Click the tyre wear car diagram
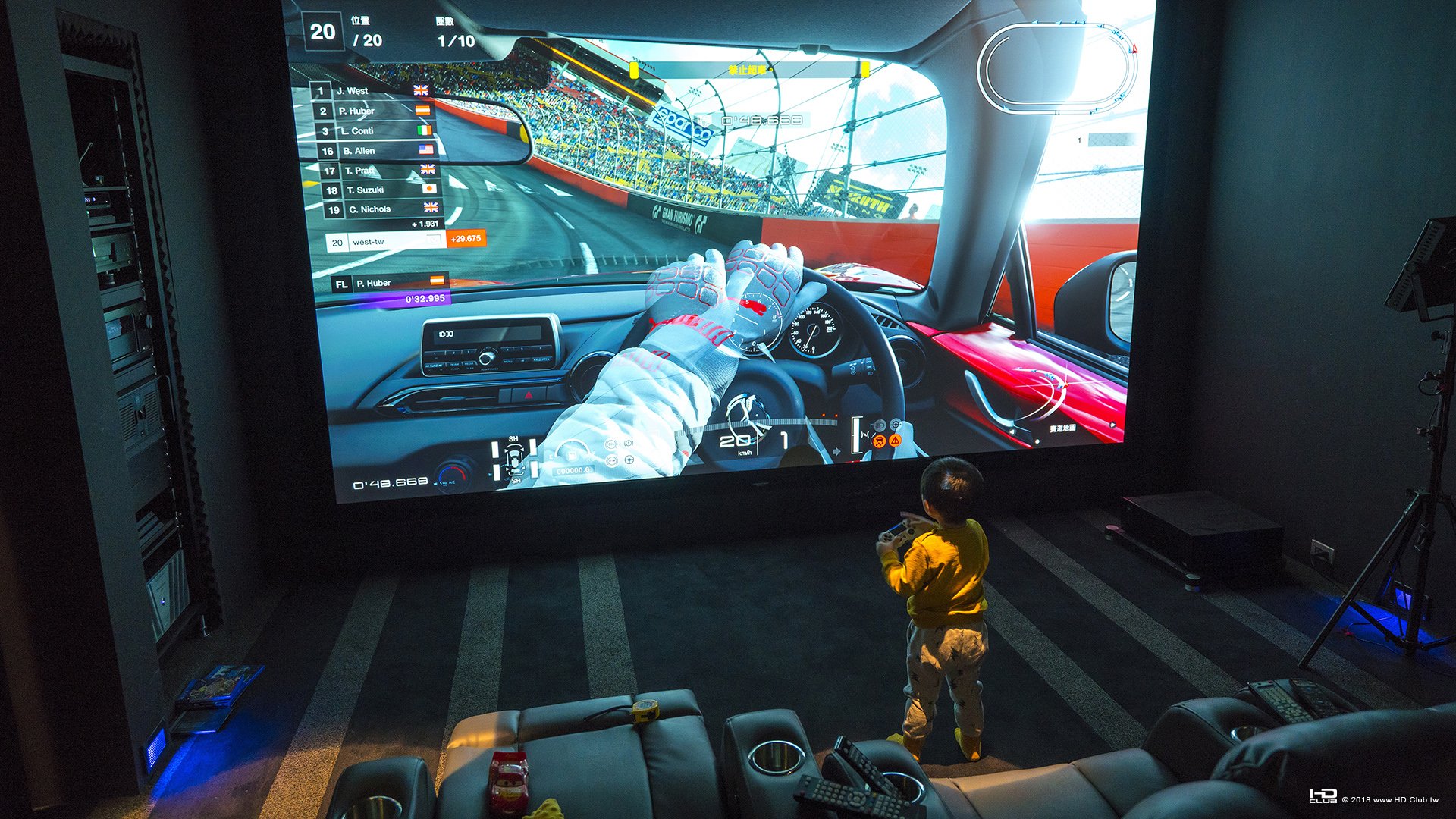 click(515, 460)
